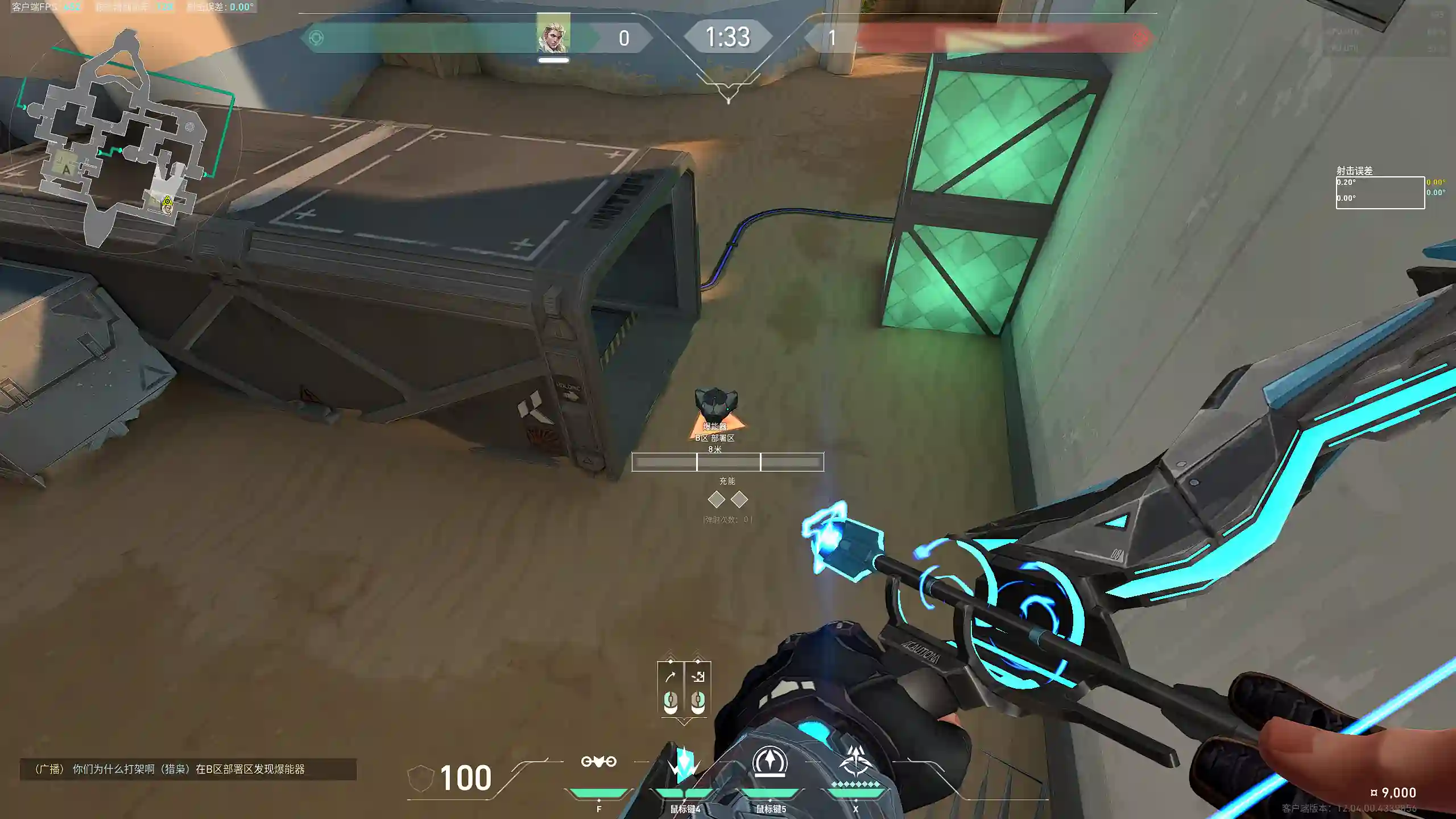This screenshot has height=819, width=1456.
Task: Choose the Recon Bolt ability icon
Action: [770, 762]
